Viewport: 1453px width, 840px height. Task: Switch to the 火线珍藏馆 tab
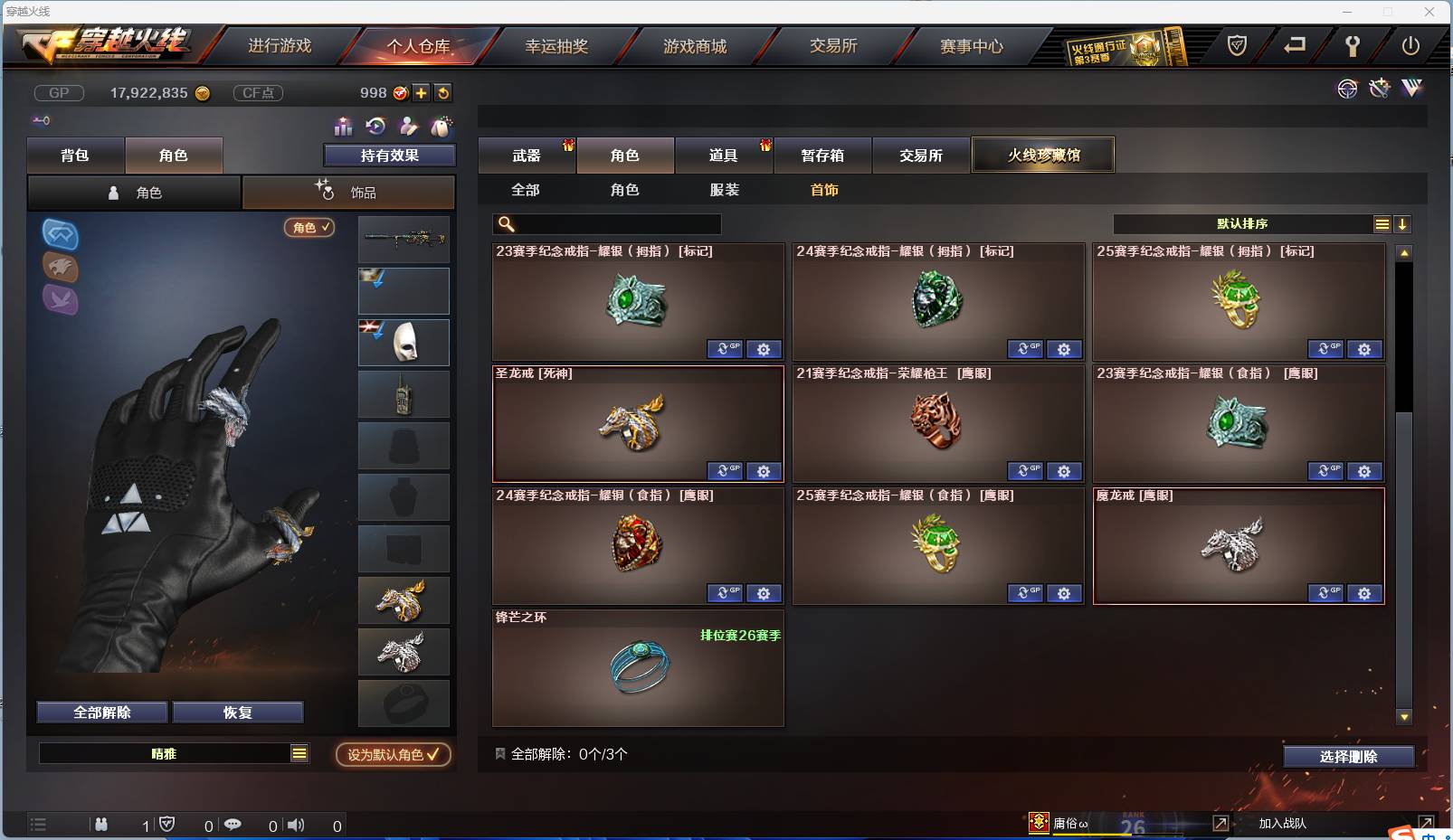[x=1043, y=154]
